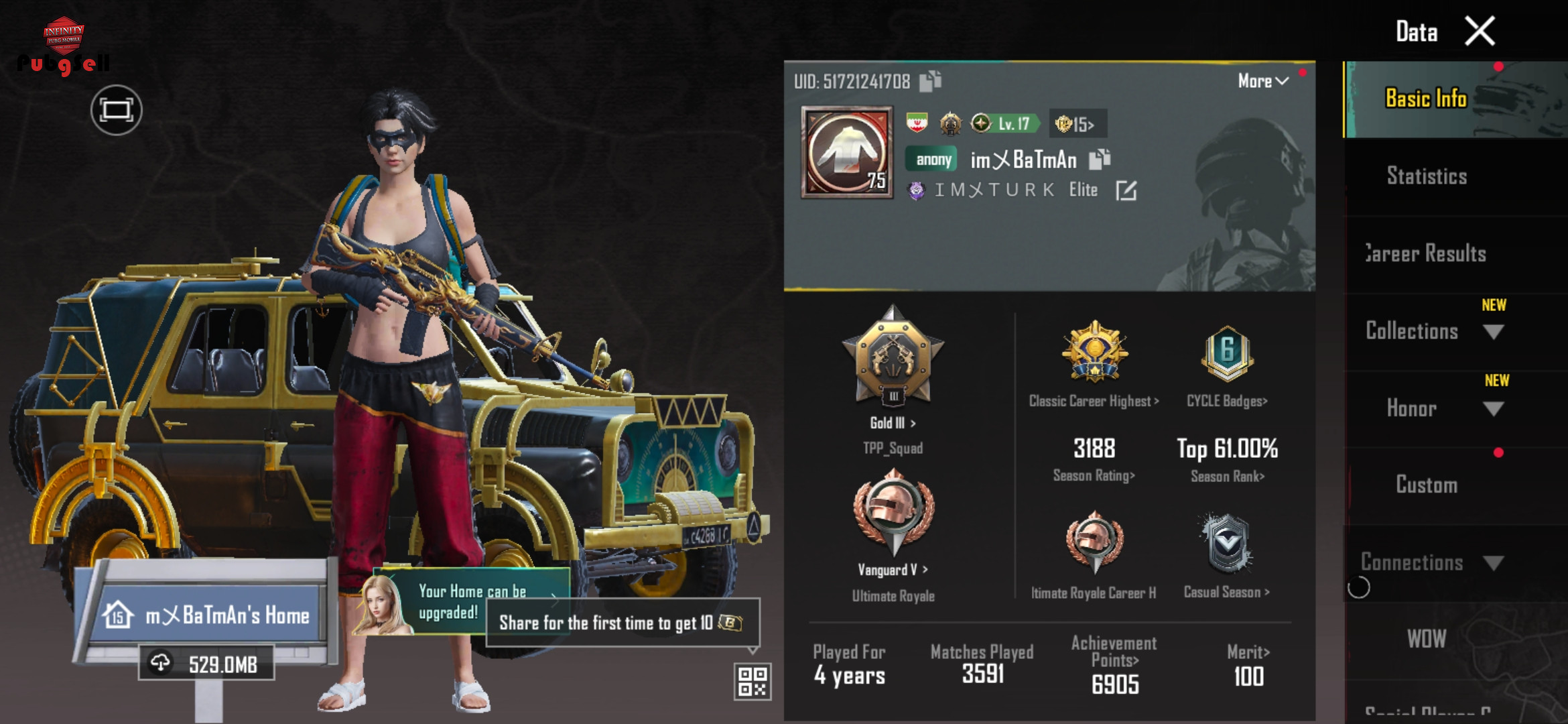Switch to the Statistics tab
Viewport: 1568px width, 724px height.
click(x=1427, y=176)
